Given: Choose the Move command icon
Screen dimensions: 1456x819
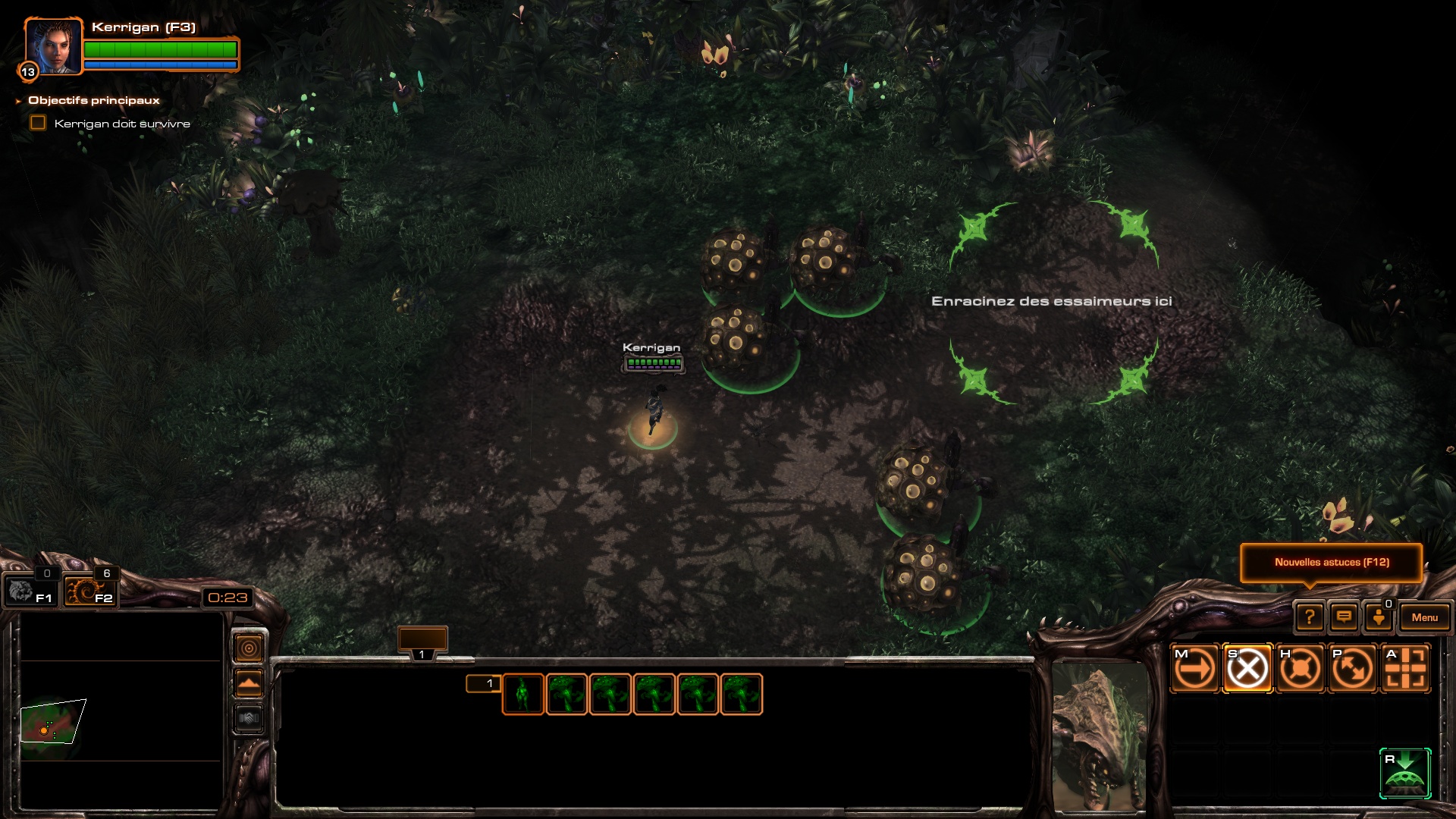Looking at the screenshot, I should pos(1195,668).
